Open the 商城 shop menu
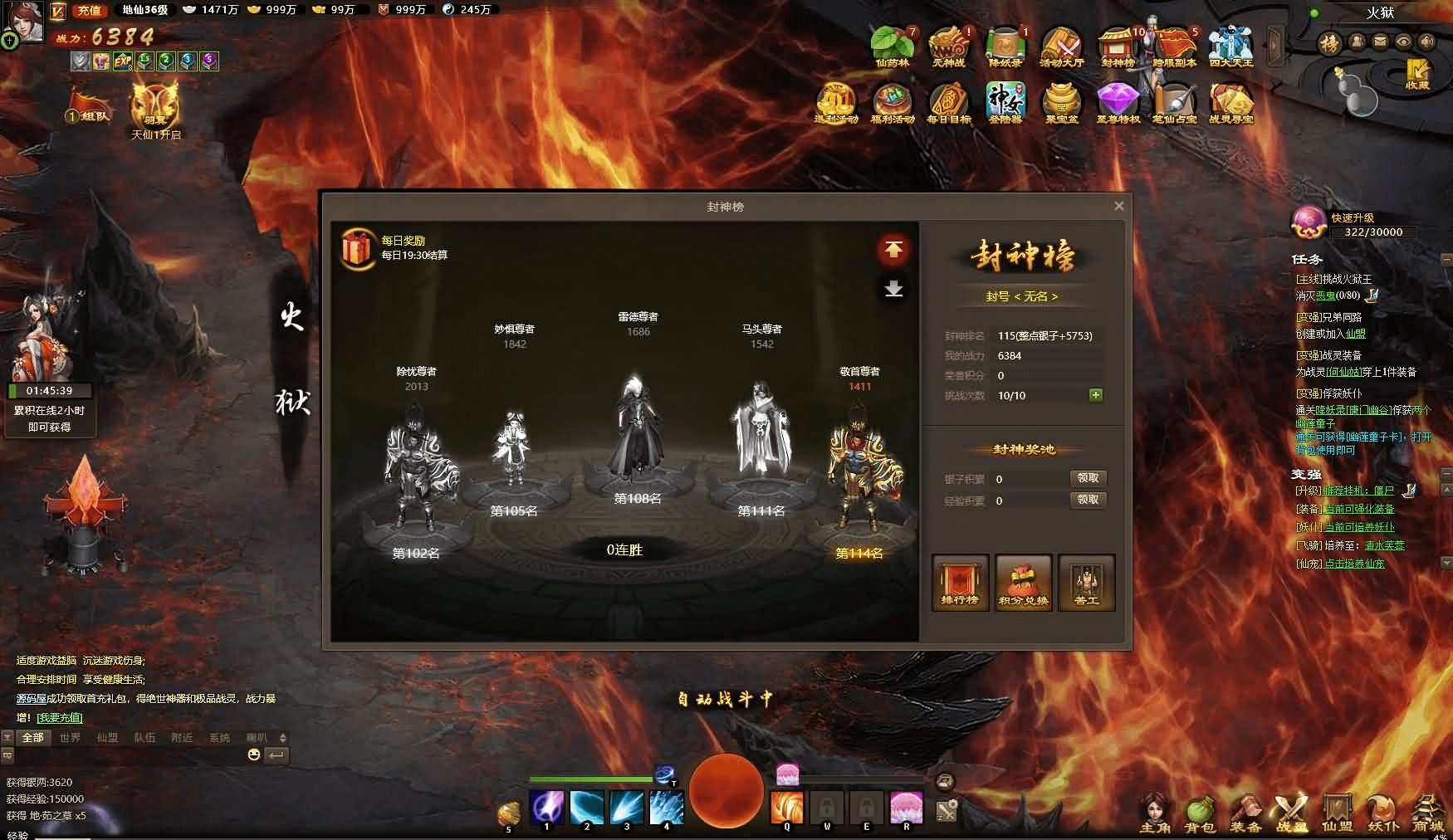The height and width of the screenshot is (840, 1453). 1428,814
